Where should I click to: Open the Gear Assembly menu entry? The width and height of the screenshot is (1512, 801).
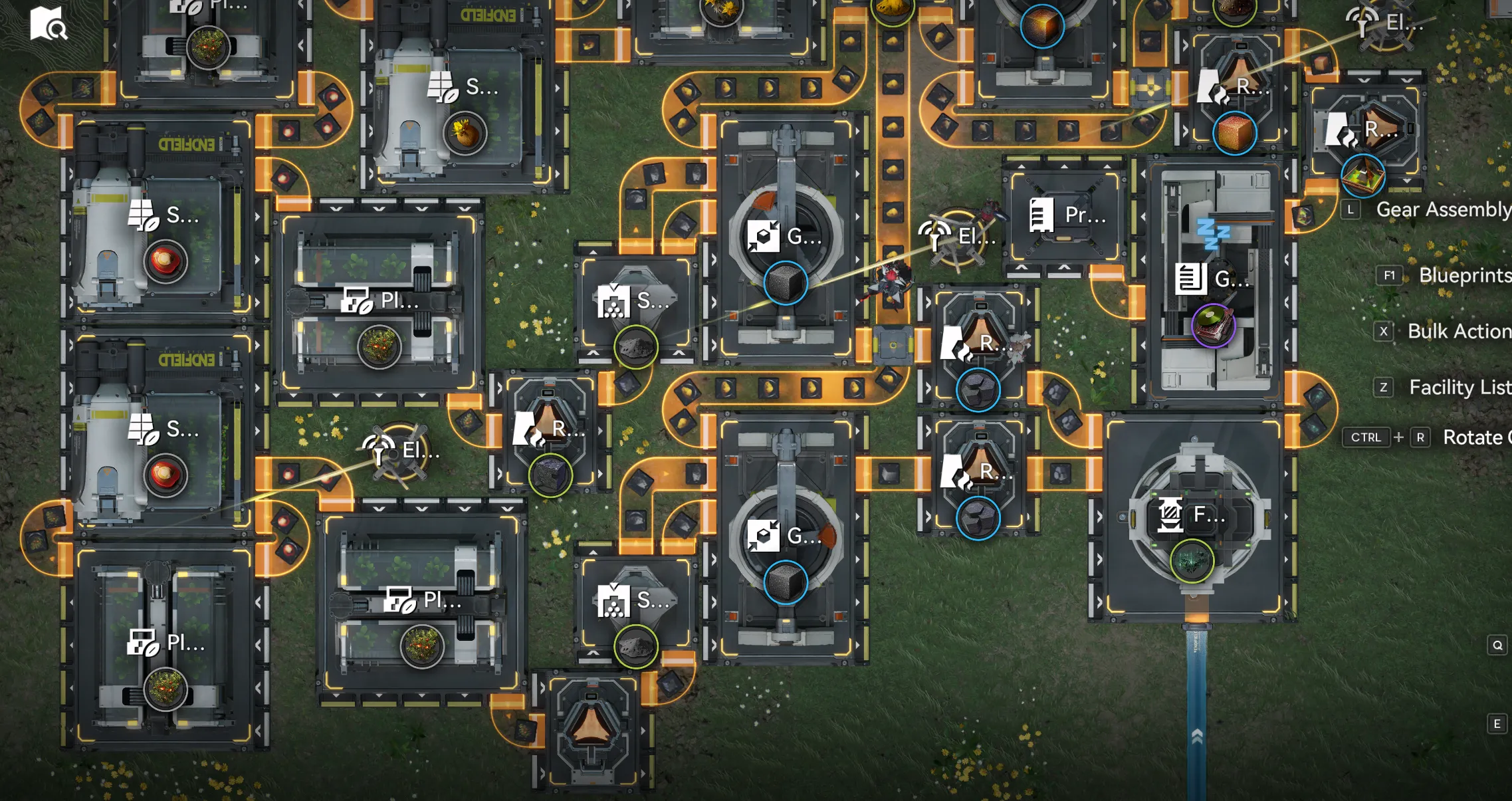[1442, 210]
